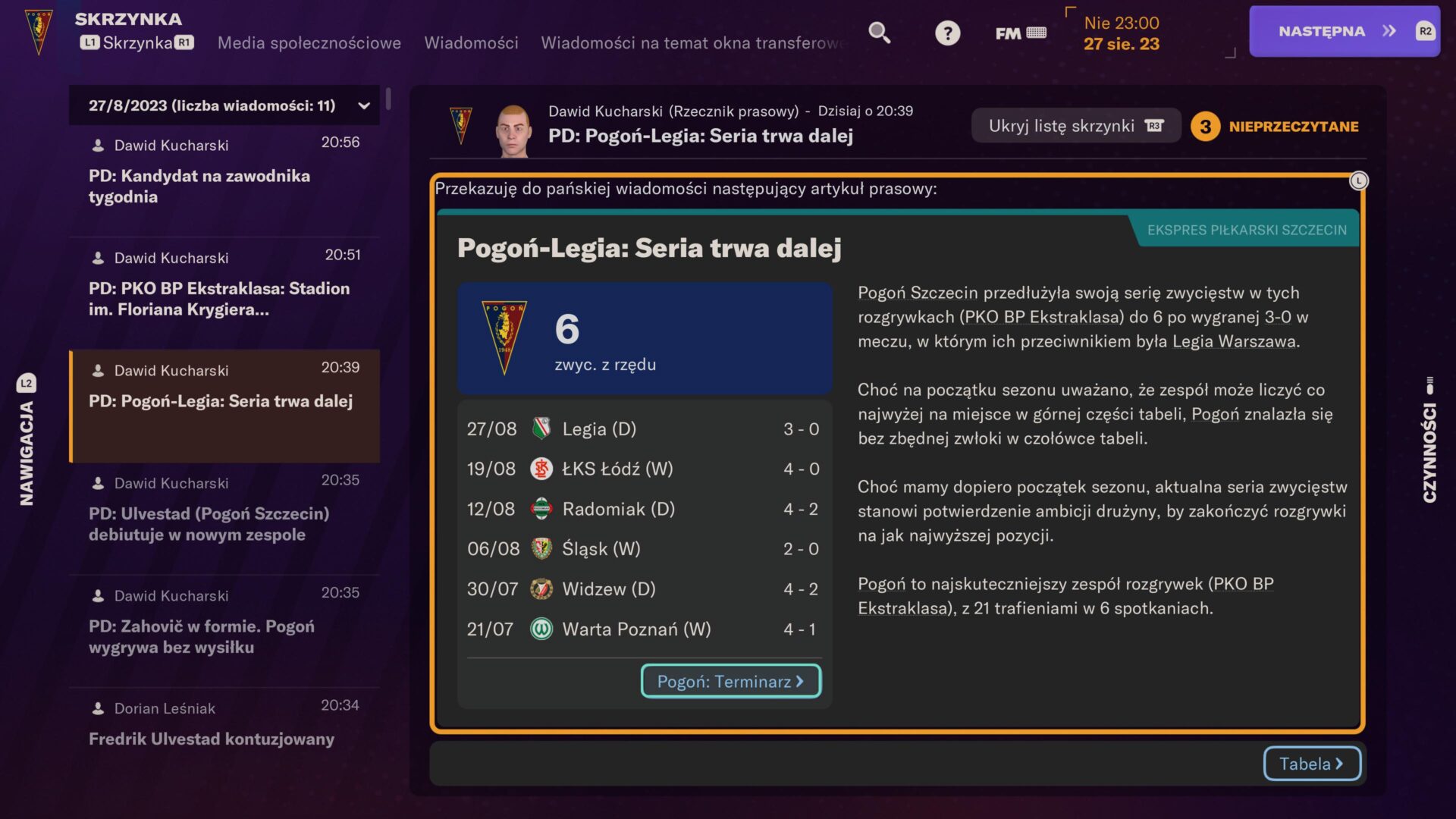Click the ŁKS Łódź club badge
1456x819 pixels.
coord(542,469)
